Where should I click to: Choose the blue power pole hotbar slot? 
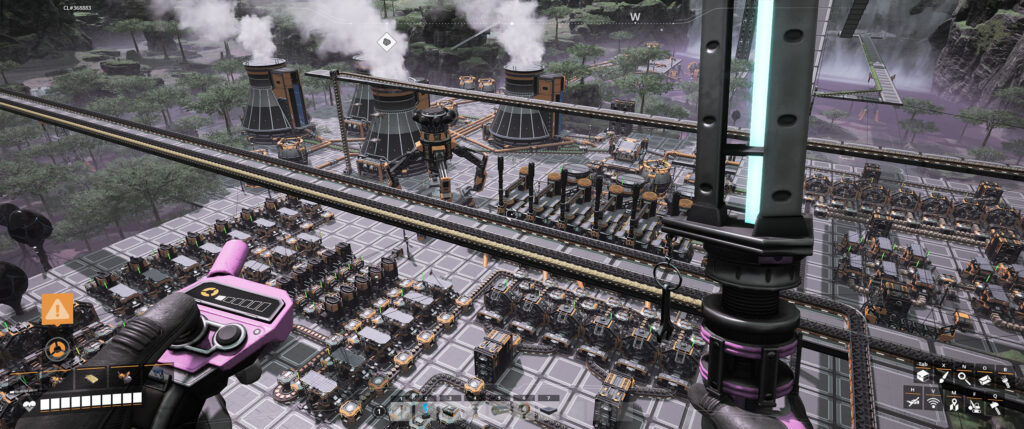(x=425, y=409)
